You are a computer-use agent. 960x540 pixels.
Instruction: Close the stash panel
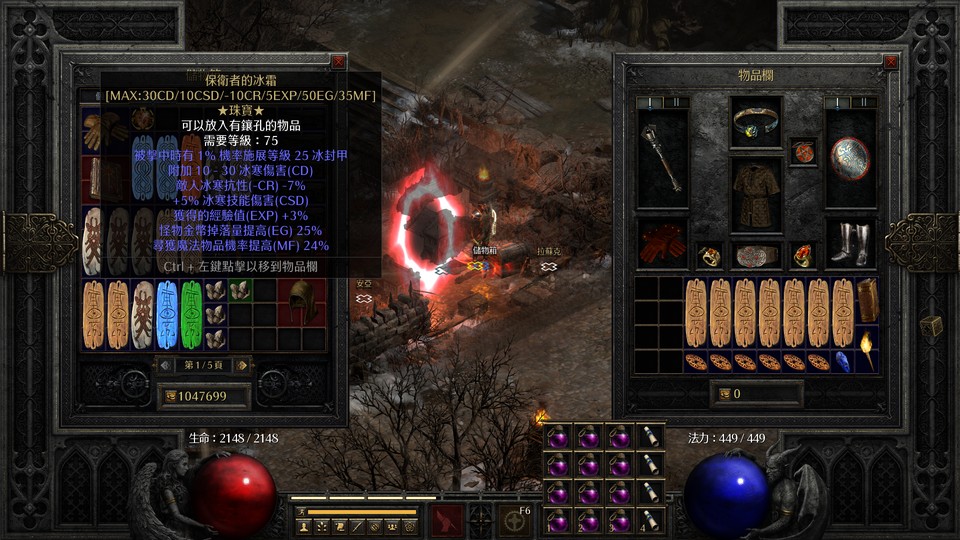coord(339,62)
